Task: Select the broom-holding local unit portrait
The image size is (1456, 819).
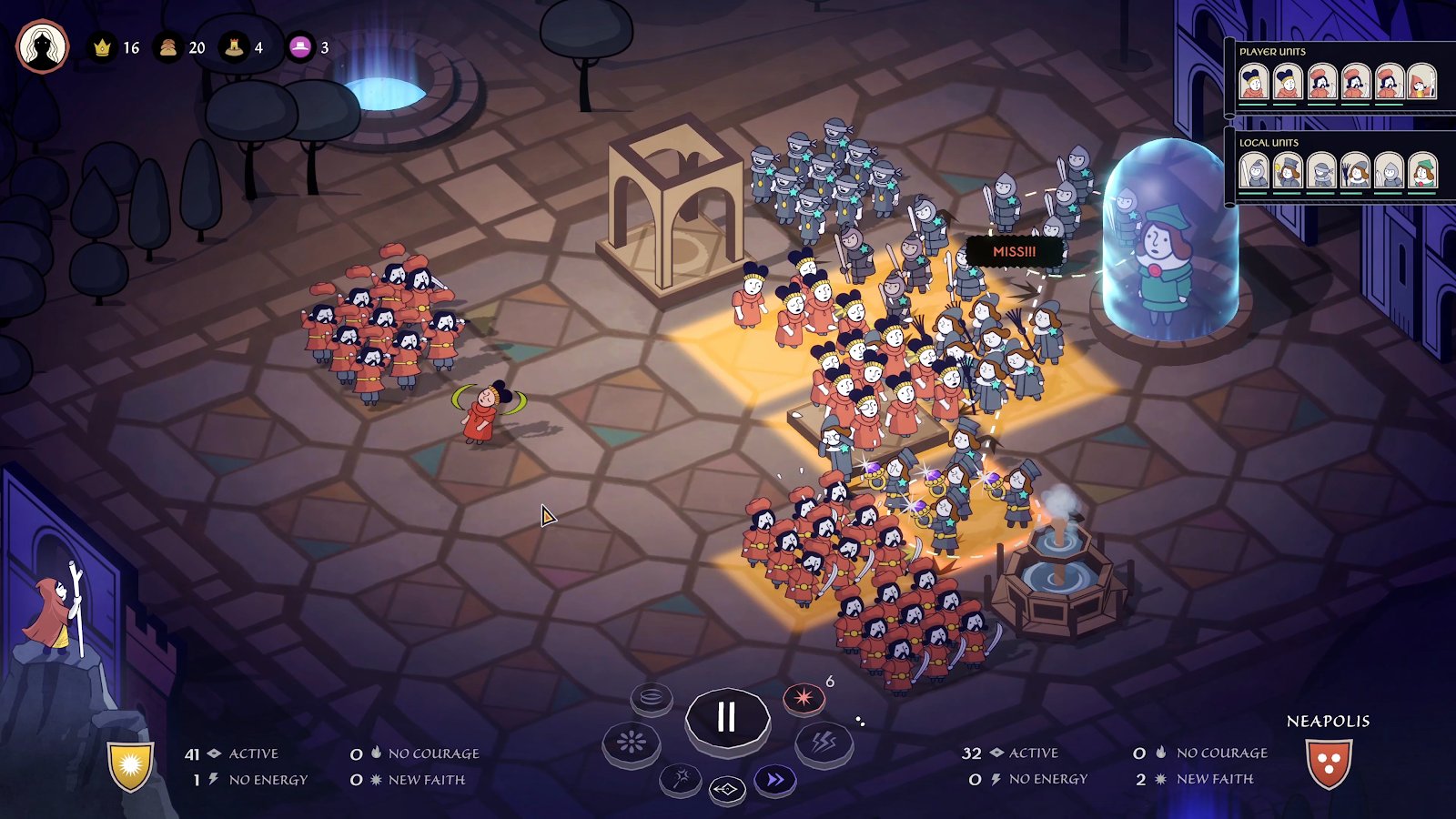Action: point(1355,171)
